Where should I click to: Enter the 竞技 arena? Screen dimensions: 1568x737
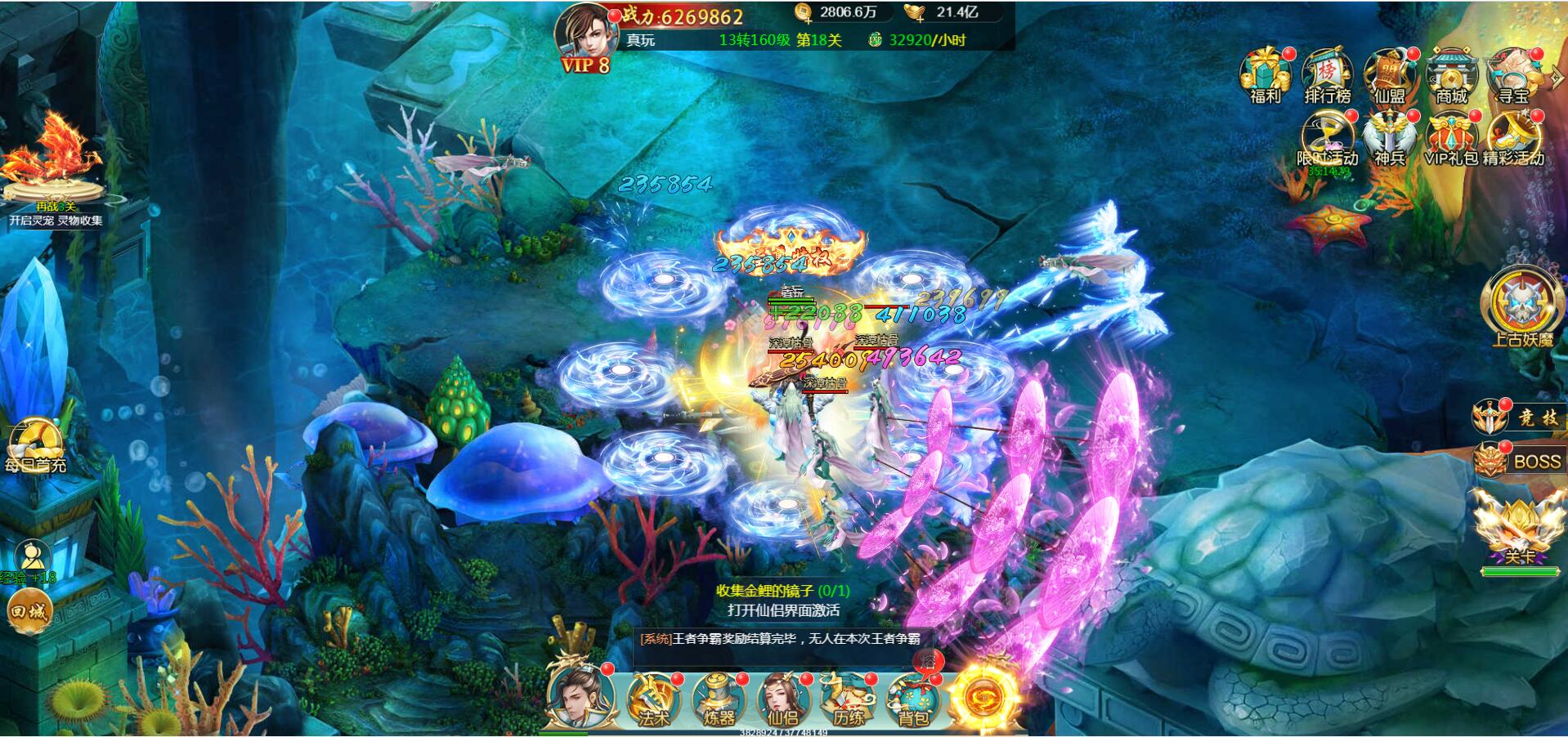click(1518, 418)
